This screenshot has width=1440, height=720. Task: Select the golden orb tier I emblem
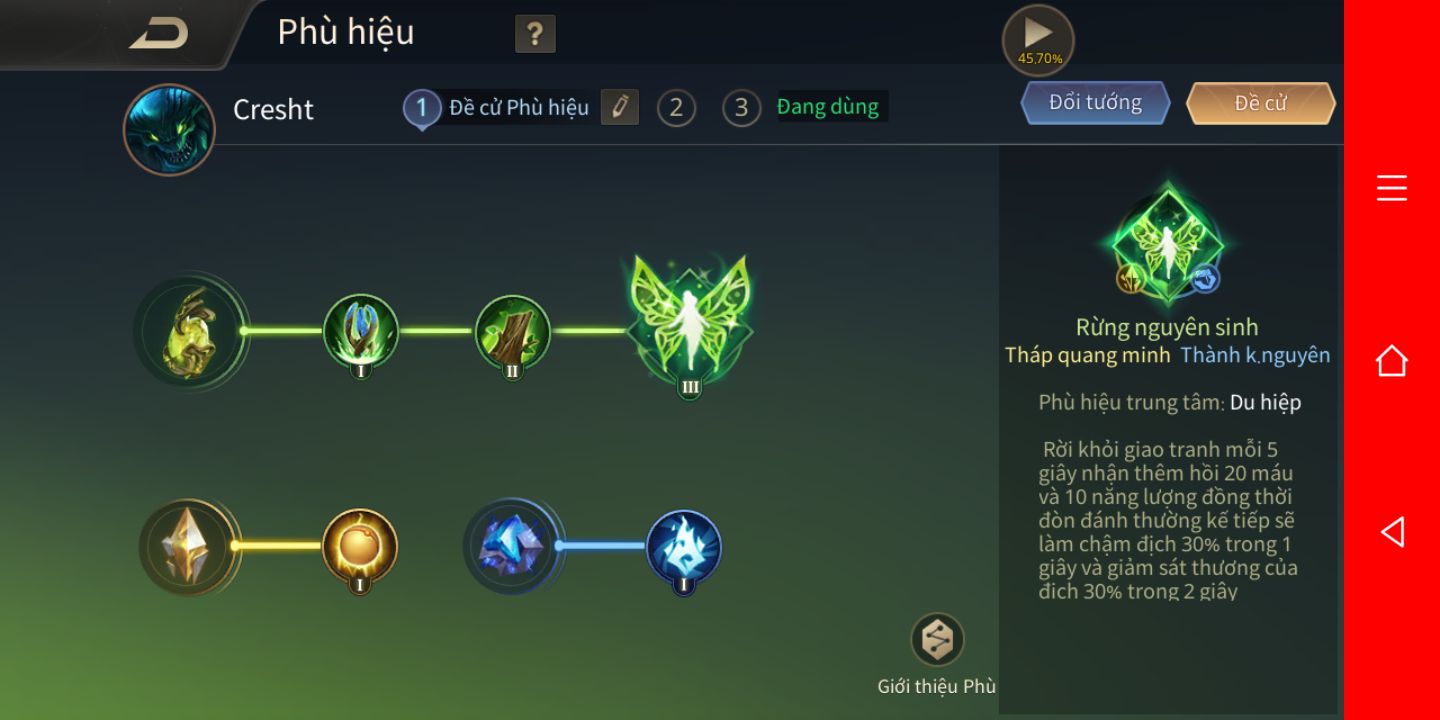click(360, 547)
